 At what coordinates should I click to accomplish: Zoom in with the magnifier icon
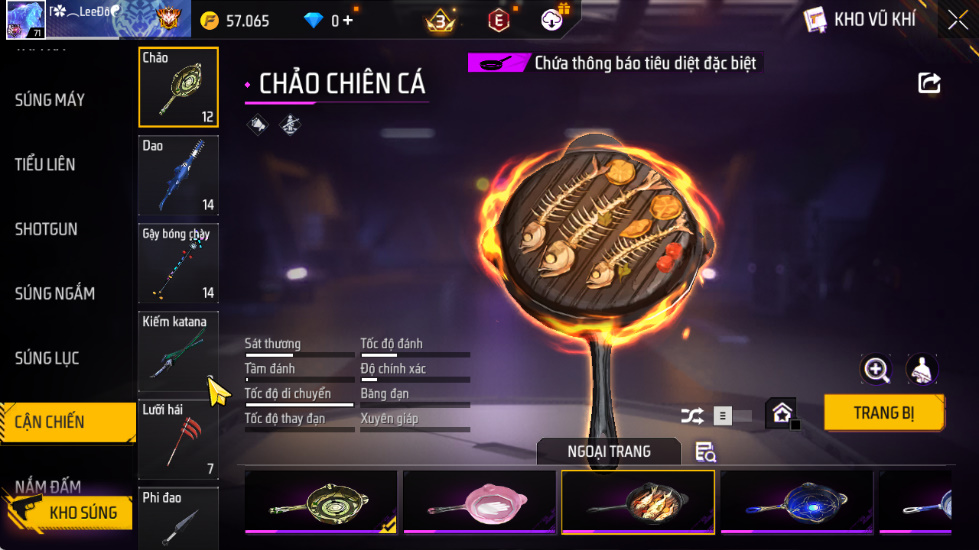[x=876, y=370]
